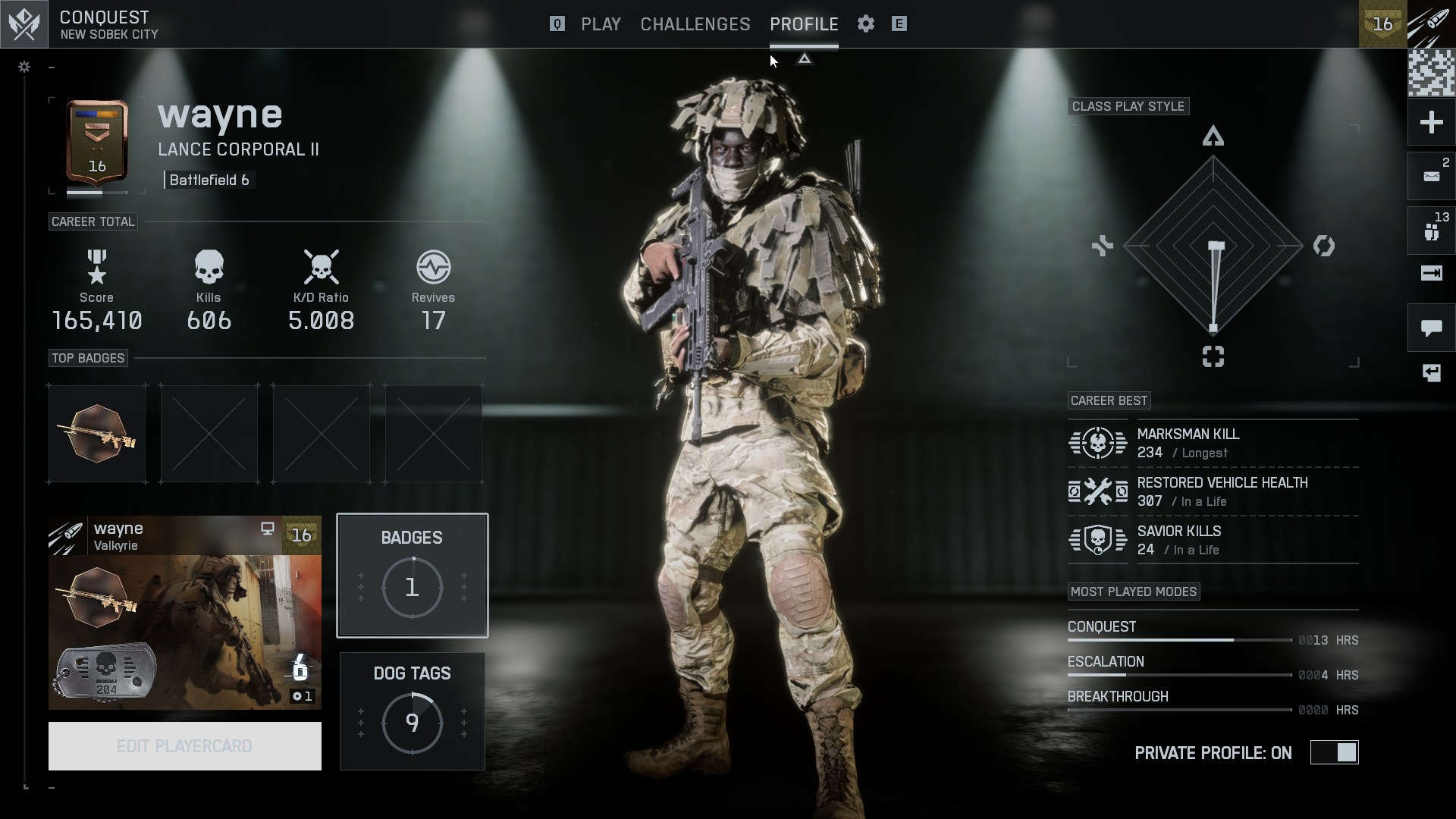Open the mail inbox icon
This screenshot has width=1456, height=819.
[1431, 177]
